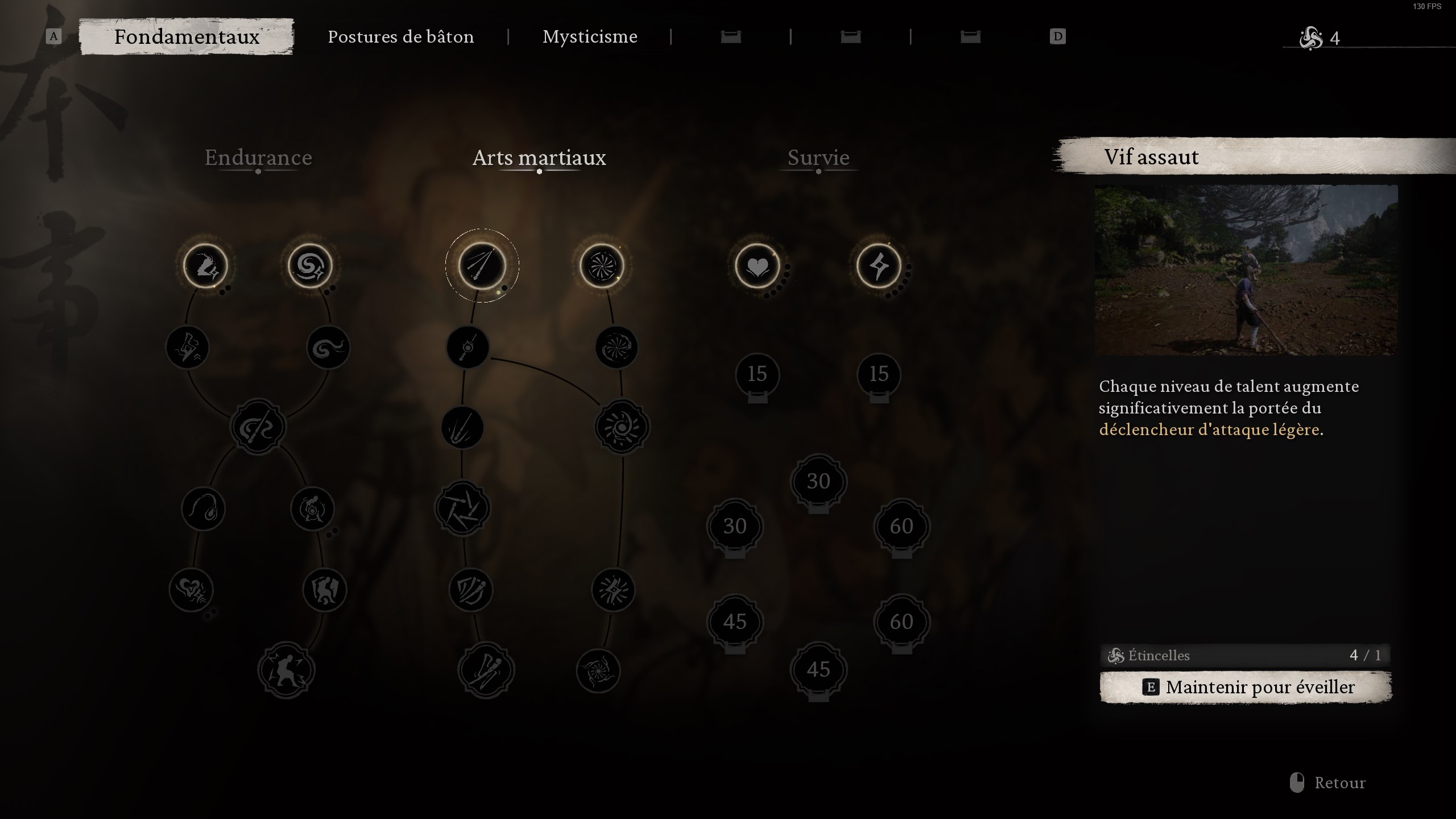Select the highlighted Vif assaut staff skill node
The image size is (1456, 819).
pyautogui.click(x=482, y=265)
